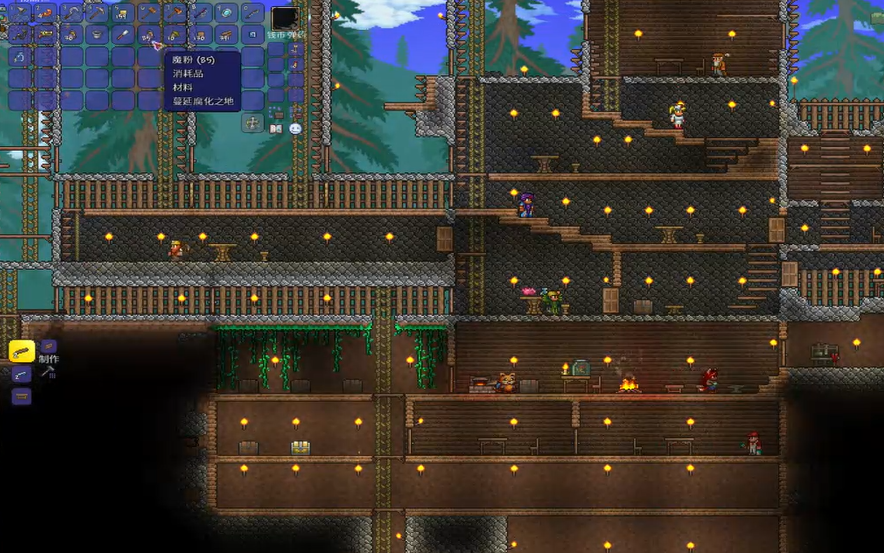This screenshot has width=884, height=553.
Task: Select the empty bucket inventory slot
Action: click(97, 34)
